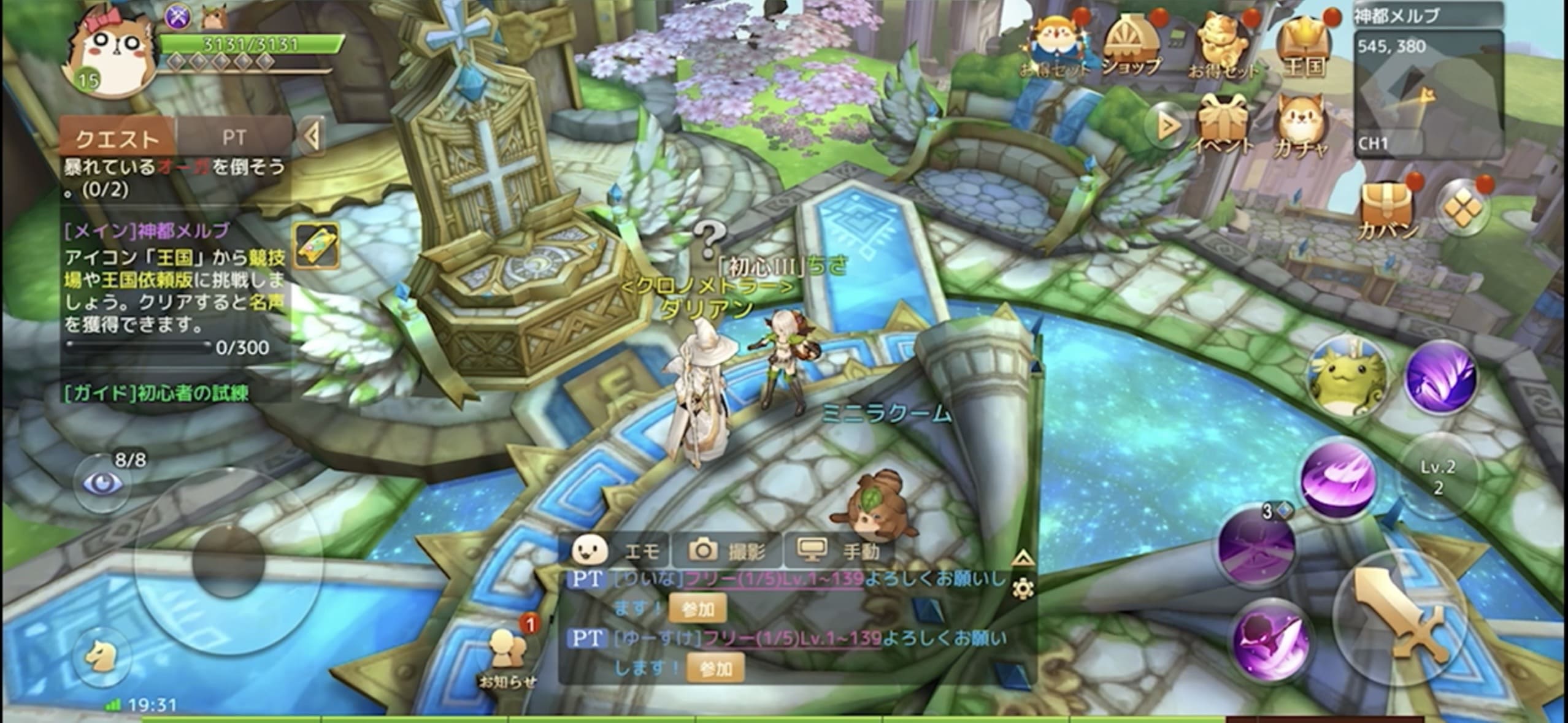Join りいな's party with 参加 button
Viewport: 1568px width, 723px height.
tap(698, 608)
